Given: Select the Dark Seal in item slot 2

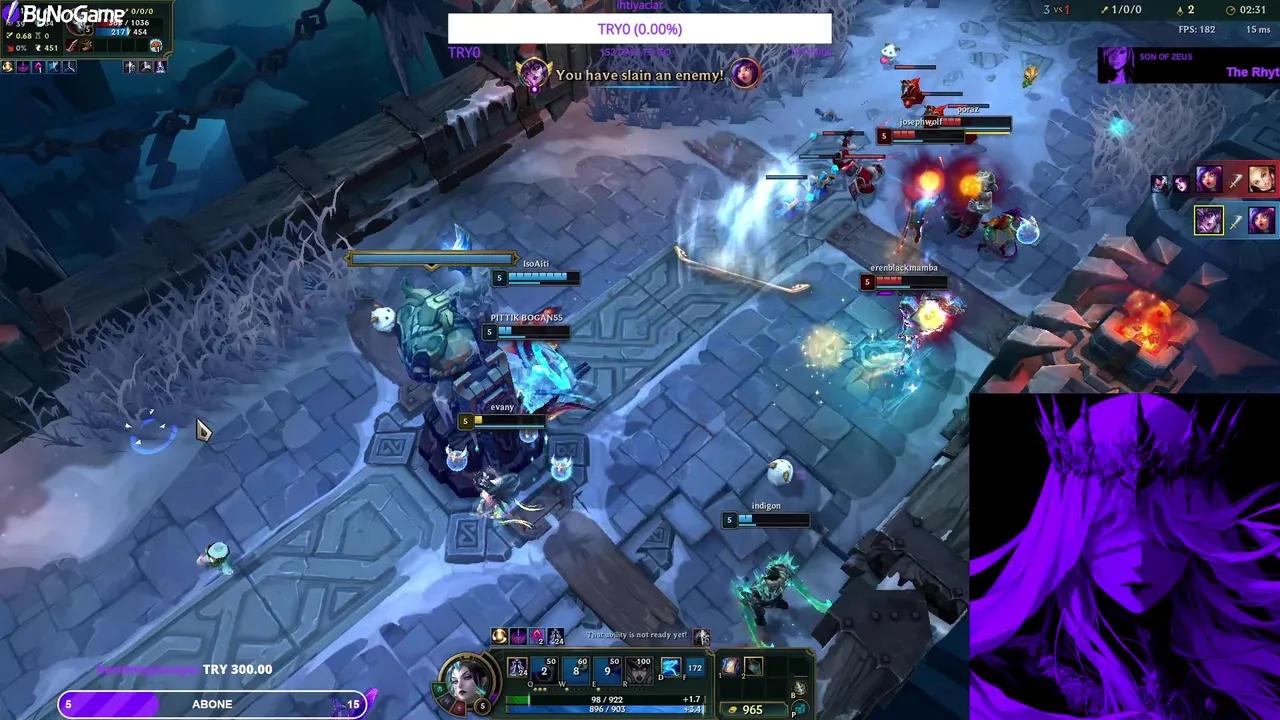Looking at the screenshot, I should 753,665.
